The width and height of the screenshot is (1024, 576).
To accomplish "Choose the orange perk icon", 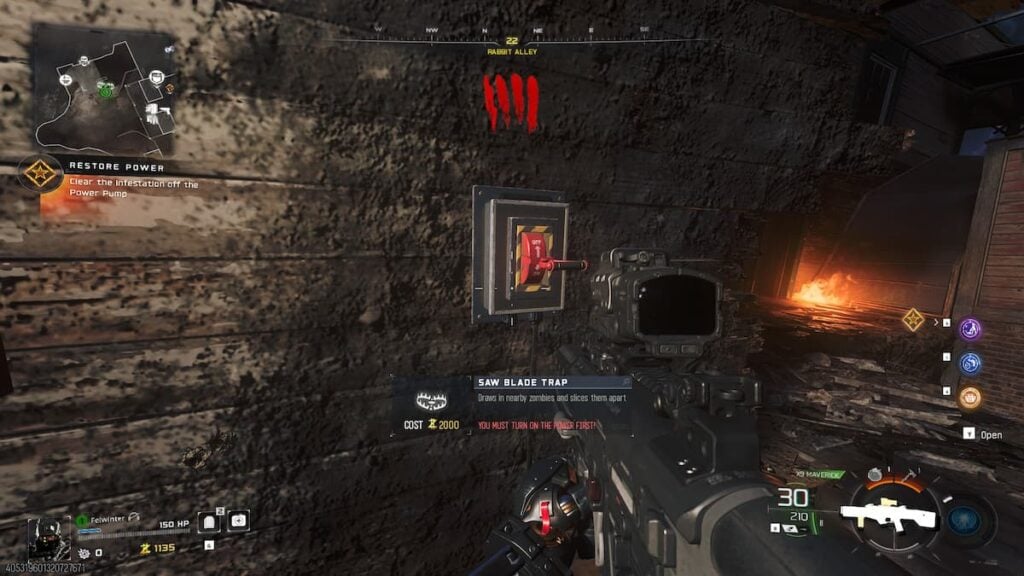I will tap(970, 397).
